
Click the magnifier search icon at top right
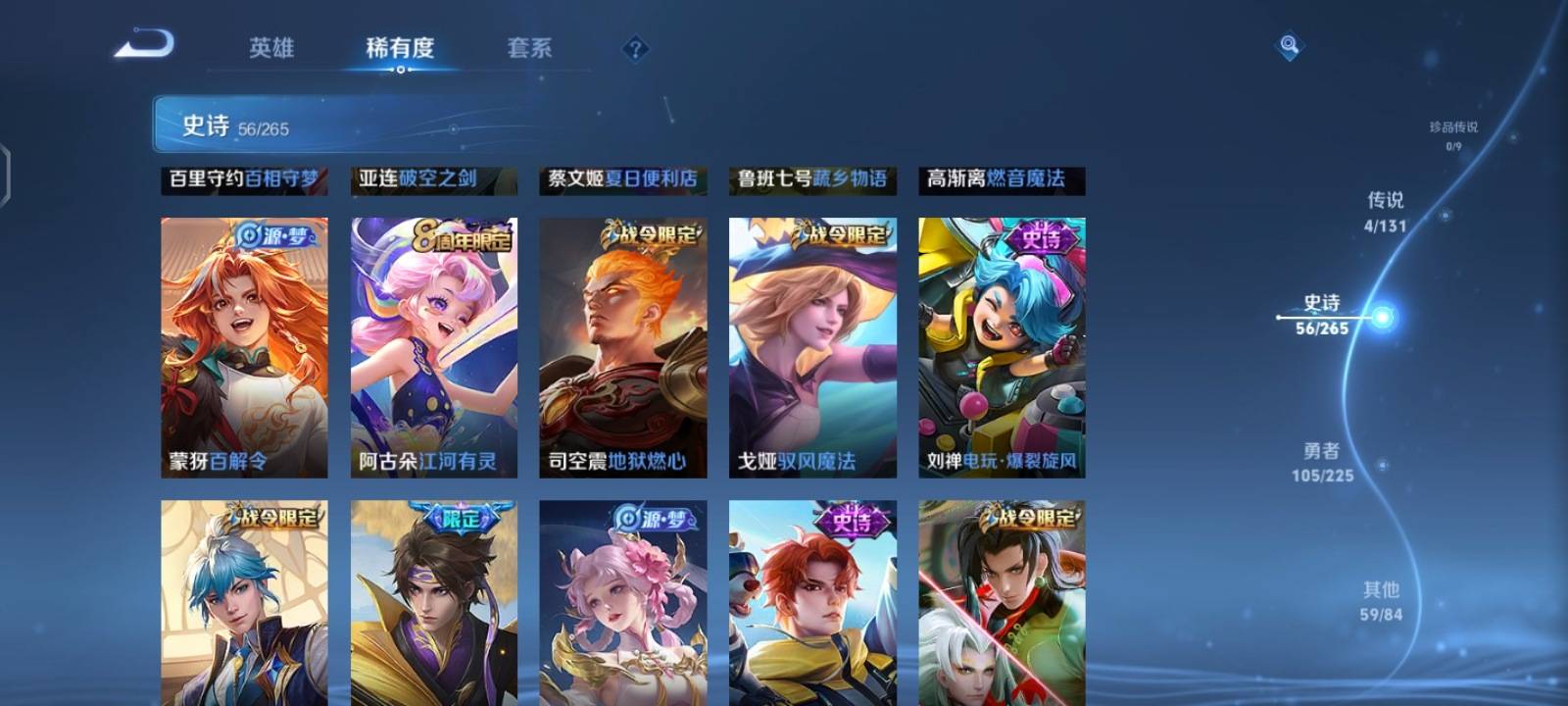point(1289,43)
